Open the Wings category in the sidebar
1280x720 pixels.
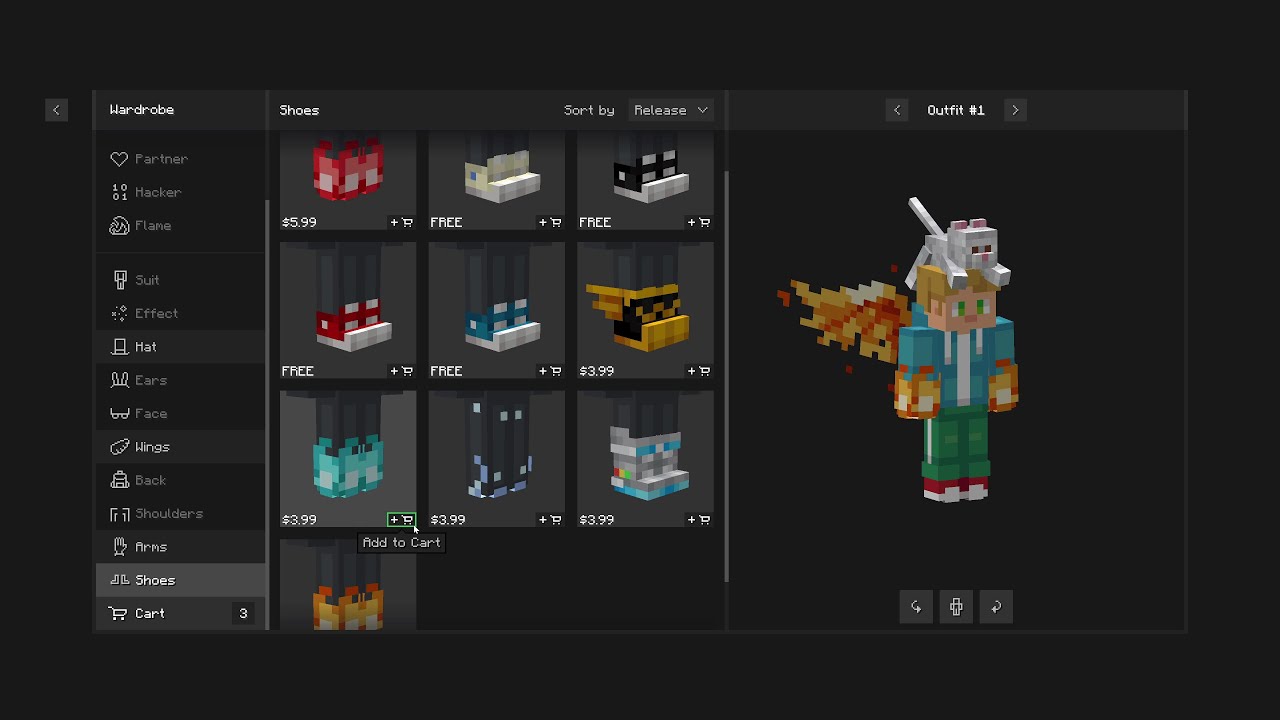(151, 447)
